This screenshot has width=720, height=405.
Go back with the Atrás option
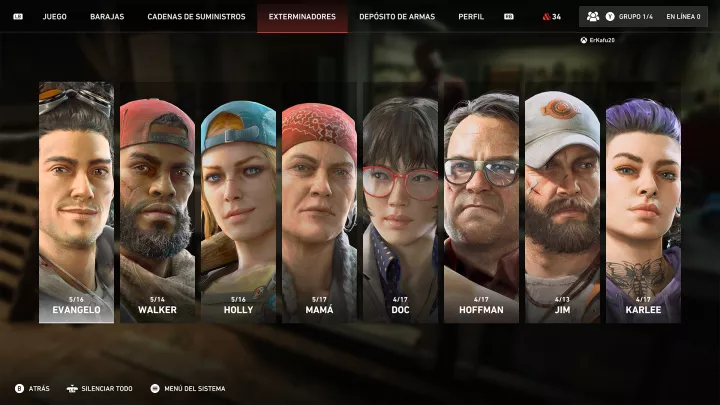pos(34,388)
